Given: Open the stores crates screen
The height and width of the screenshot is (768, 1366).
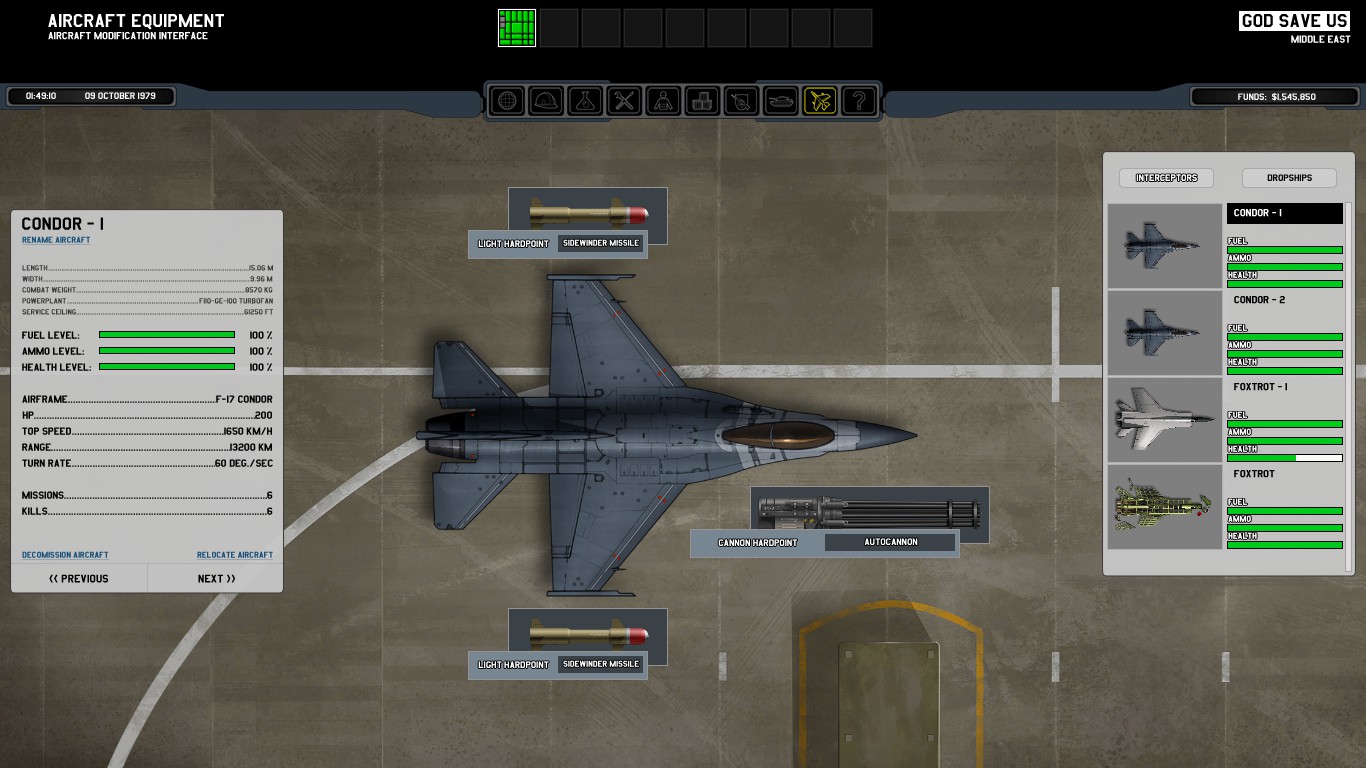Looking at the screenshot, I should (x=702, y=101).
